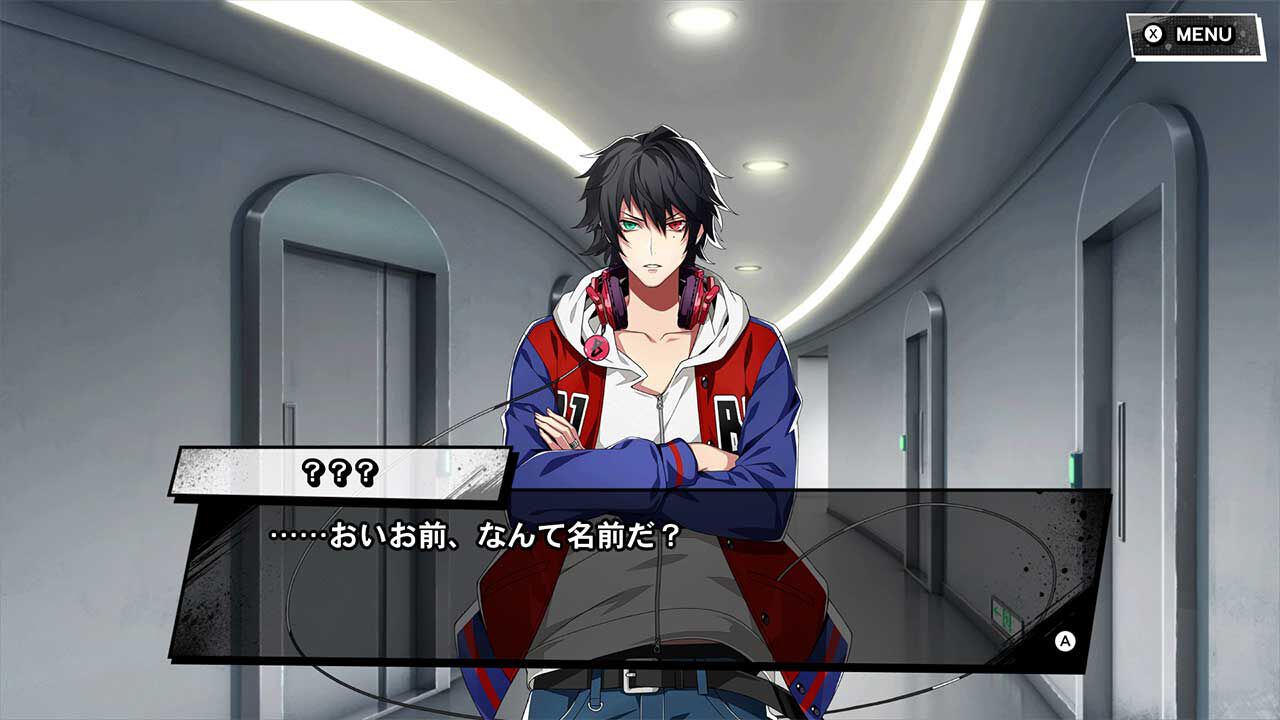
Task: Click the green panel beside the right door
Action: click(x=1072, y=467)
